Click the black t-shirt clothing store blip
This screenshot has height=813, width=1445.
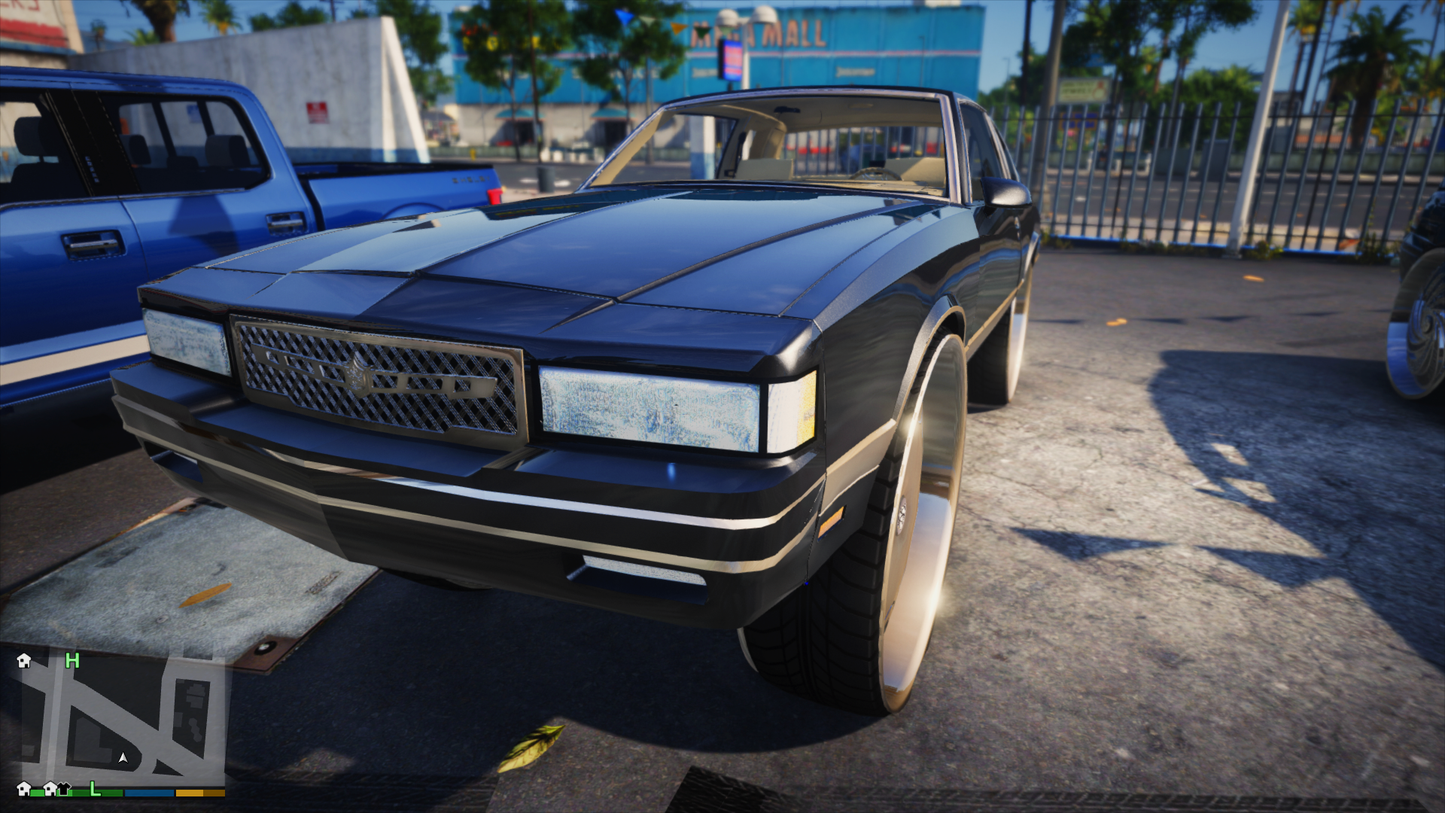point(64,789)
